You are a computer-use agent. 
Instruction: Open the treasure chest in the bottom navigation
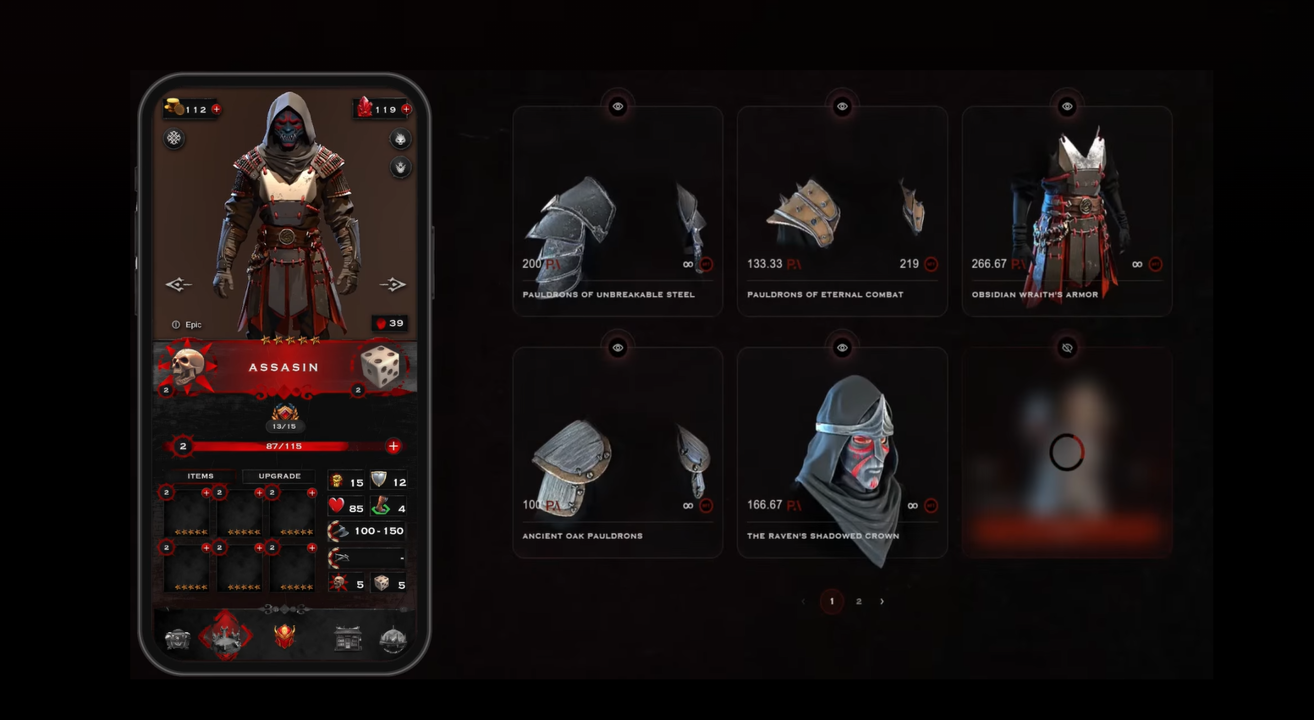[178, 640]
